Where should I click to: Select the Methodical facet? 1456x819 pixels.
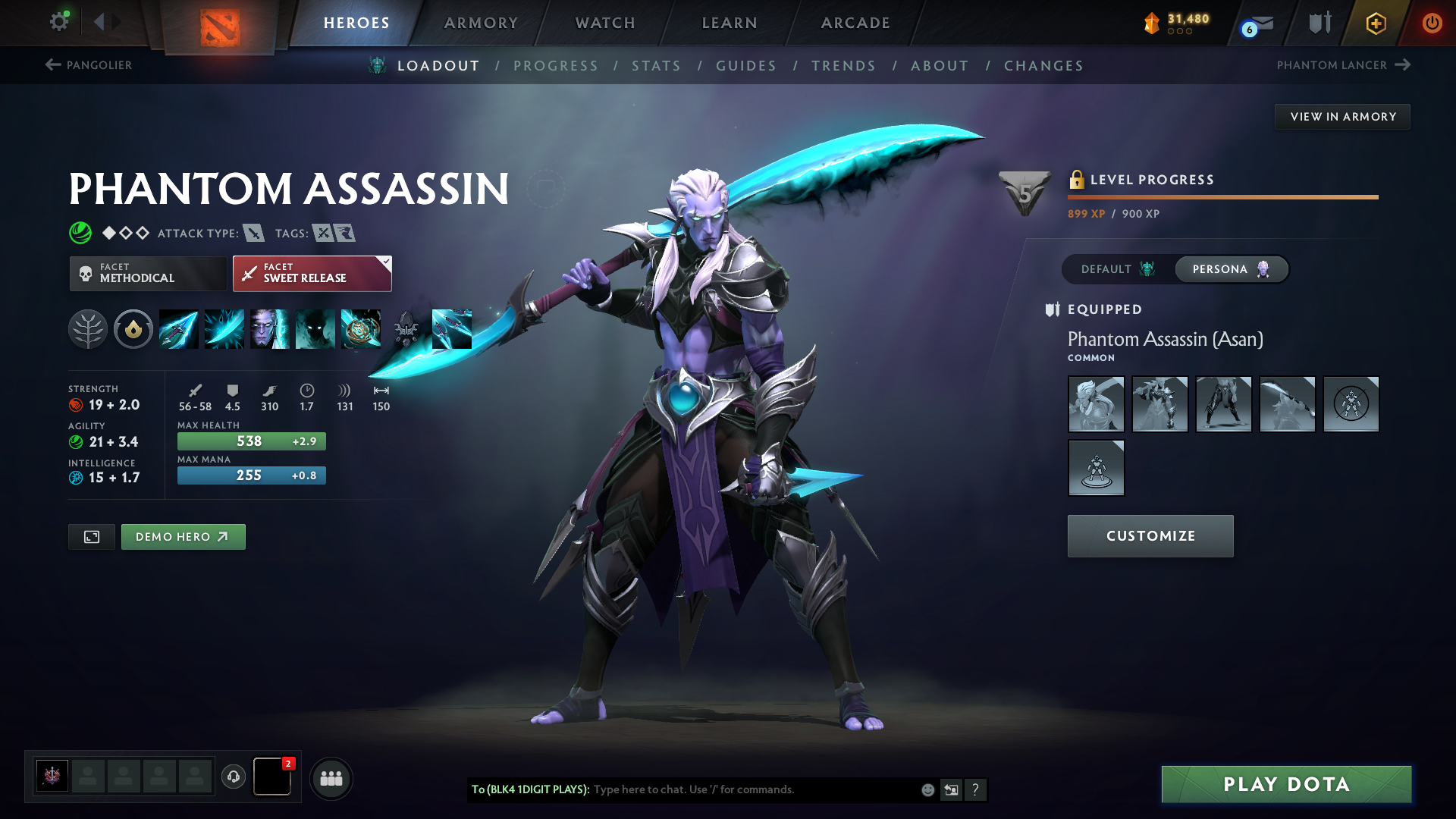coord(148,273)
